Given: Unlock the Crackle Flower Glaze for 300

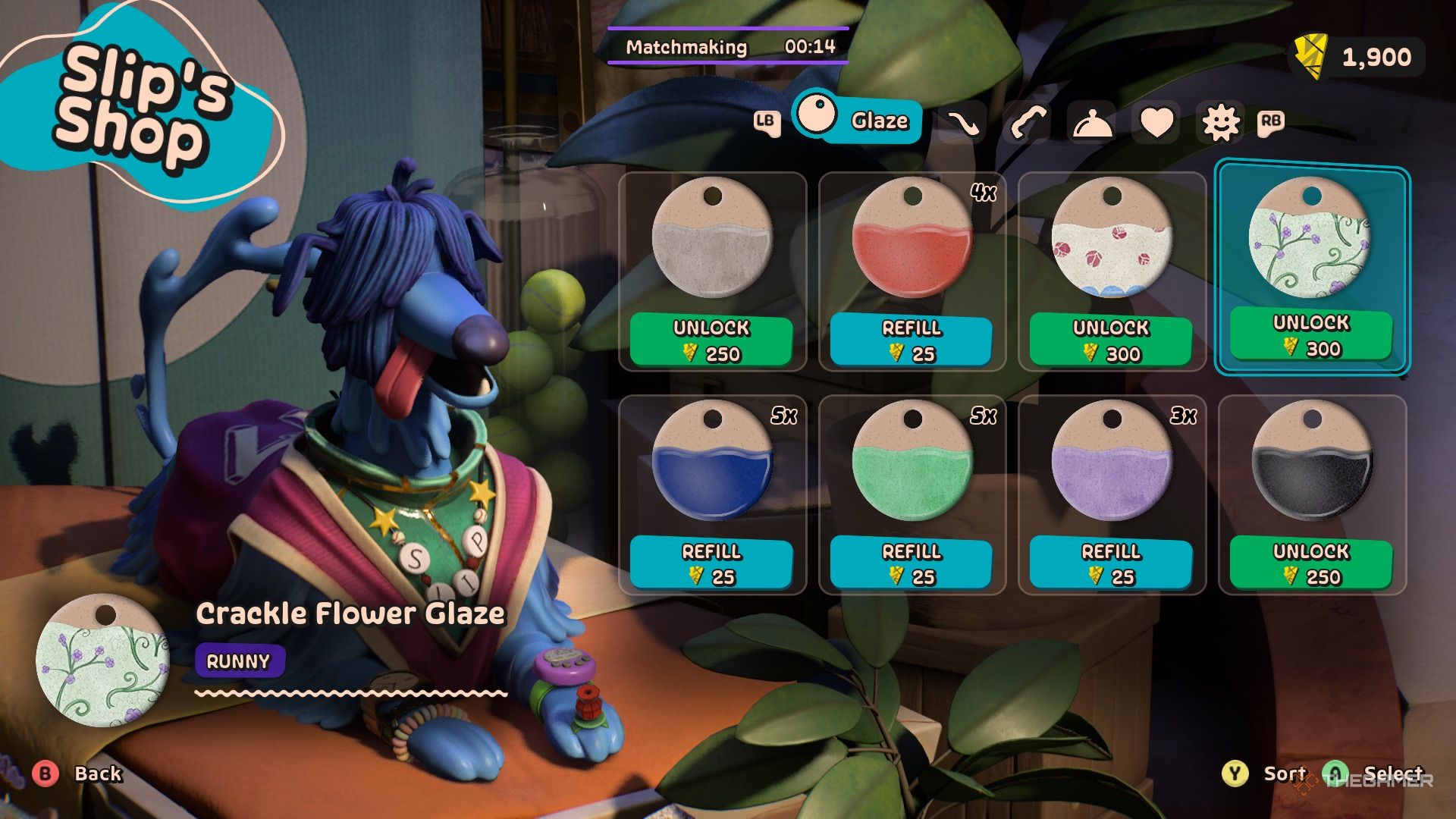Looking at the screenshot, I should (1311, 335).
